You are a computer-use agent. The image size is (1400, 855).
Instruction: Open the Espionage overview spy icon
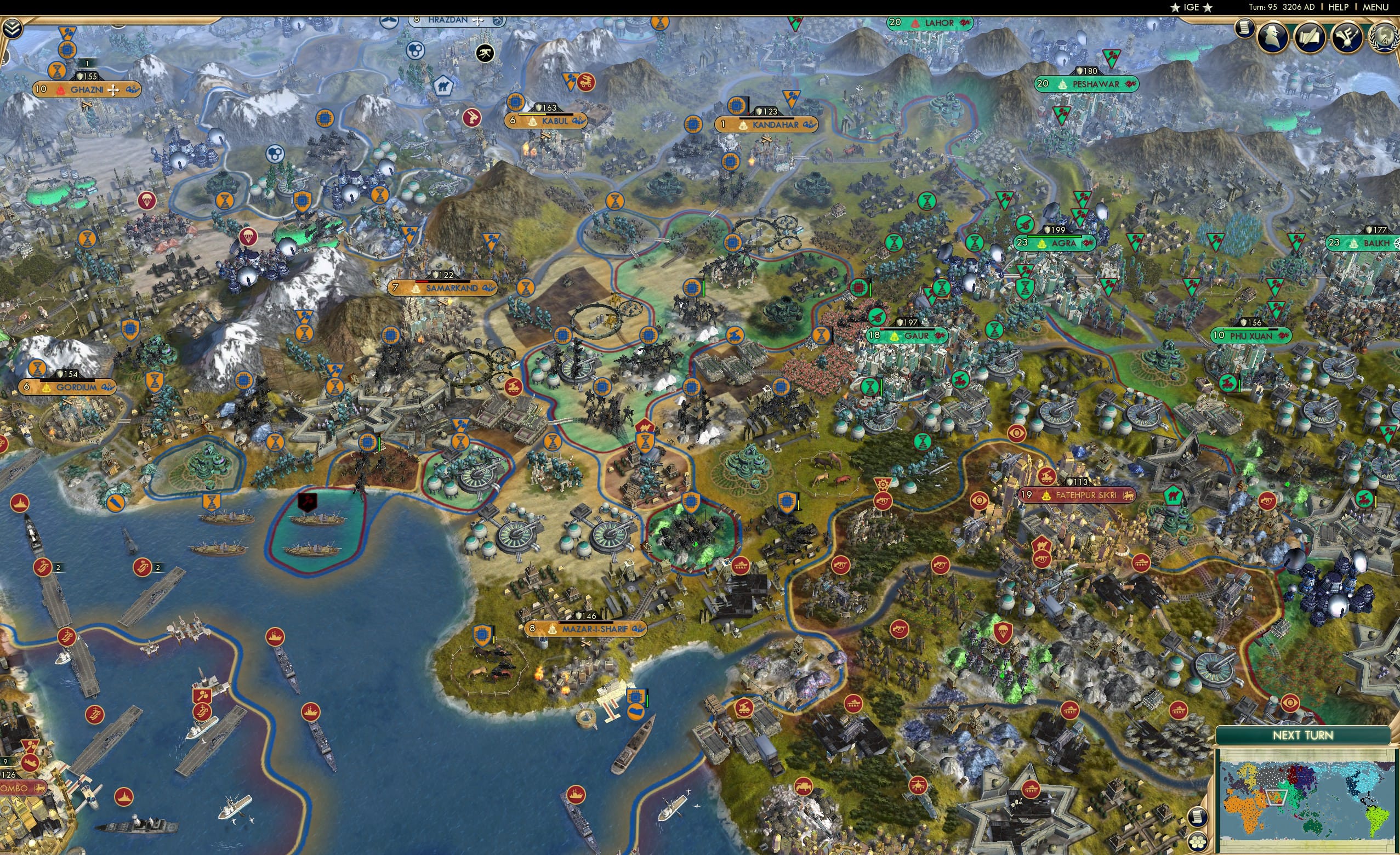[1272, 37]
